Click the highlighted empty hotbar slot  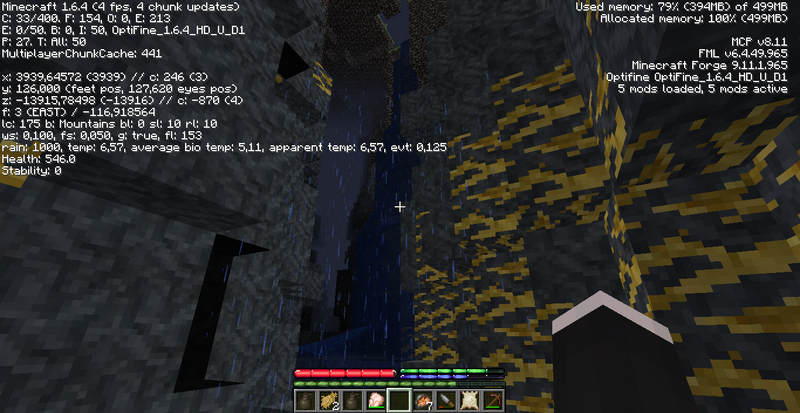coord(400,401)
